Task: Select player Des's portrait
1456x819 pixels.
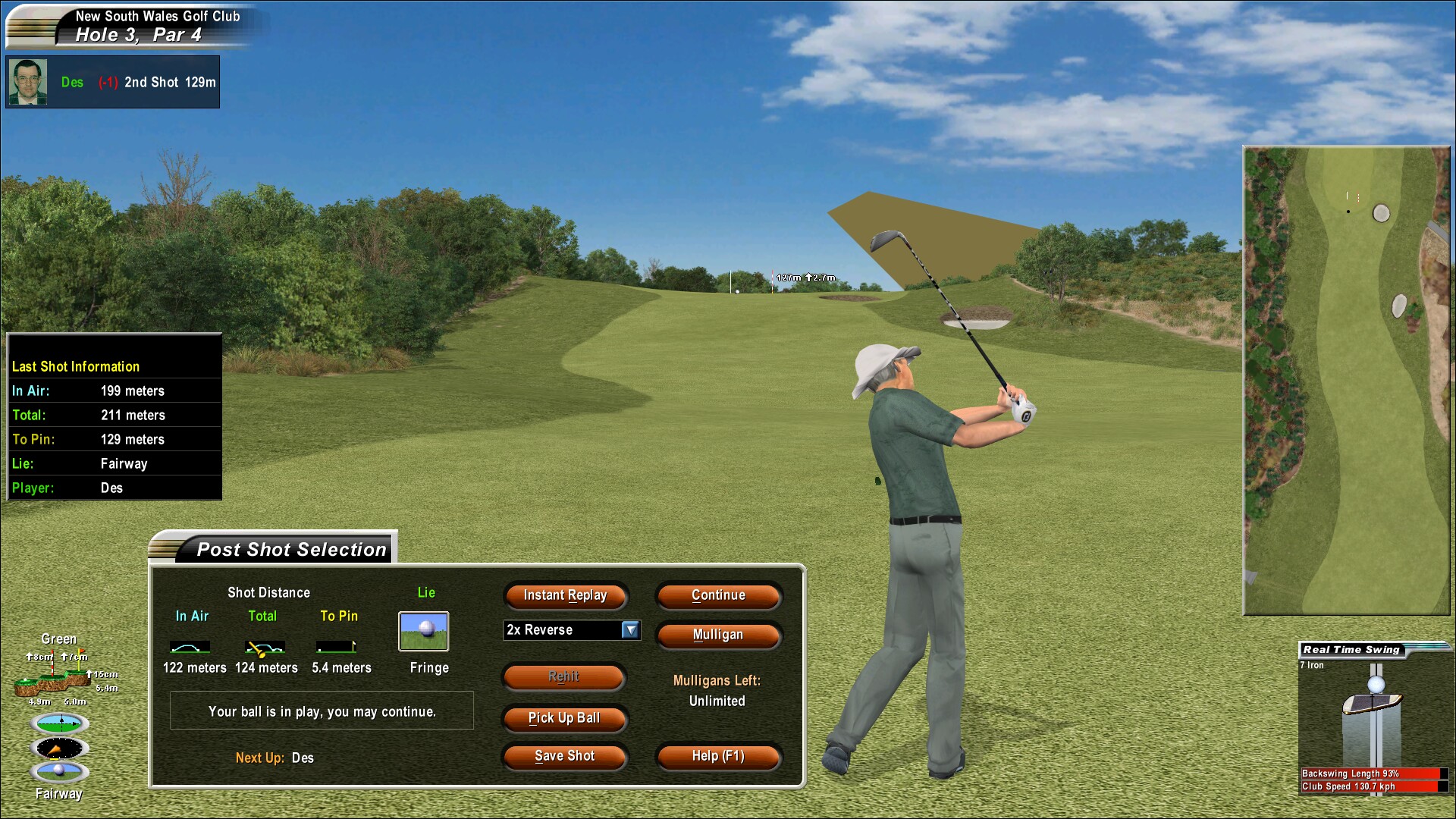Action: click(x=28, y=82)
